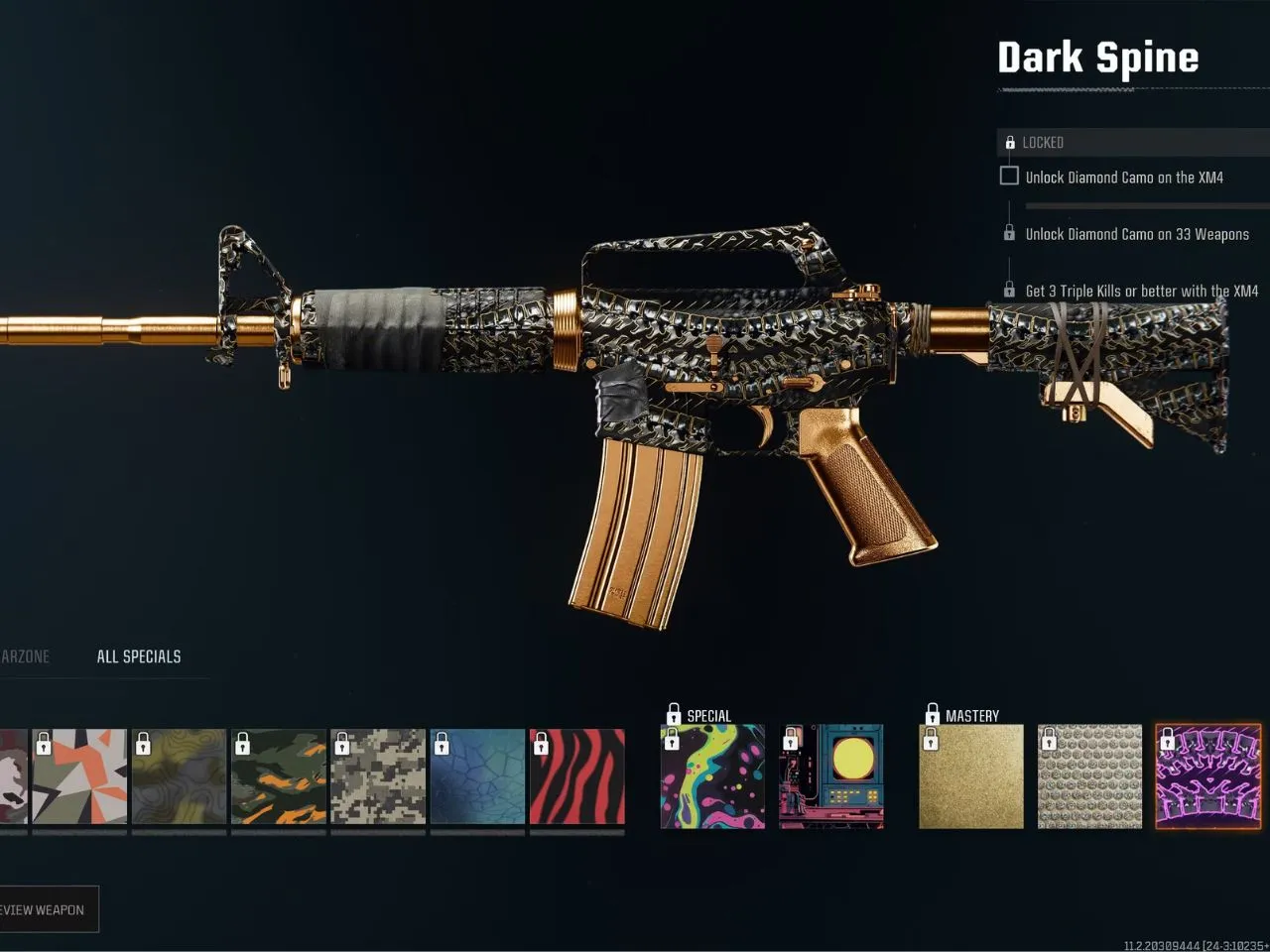Screen dimensions: 1270x952
Task: Click the lock icon on the diamond-pattern camo
Action: pyautogui.click(x=1051, y=739)
